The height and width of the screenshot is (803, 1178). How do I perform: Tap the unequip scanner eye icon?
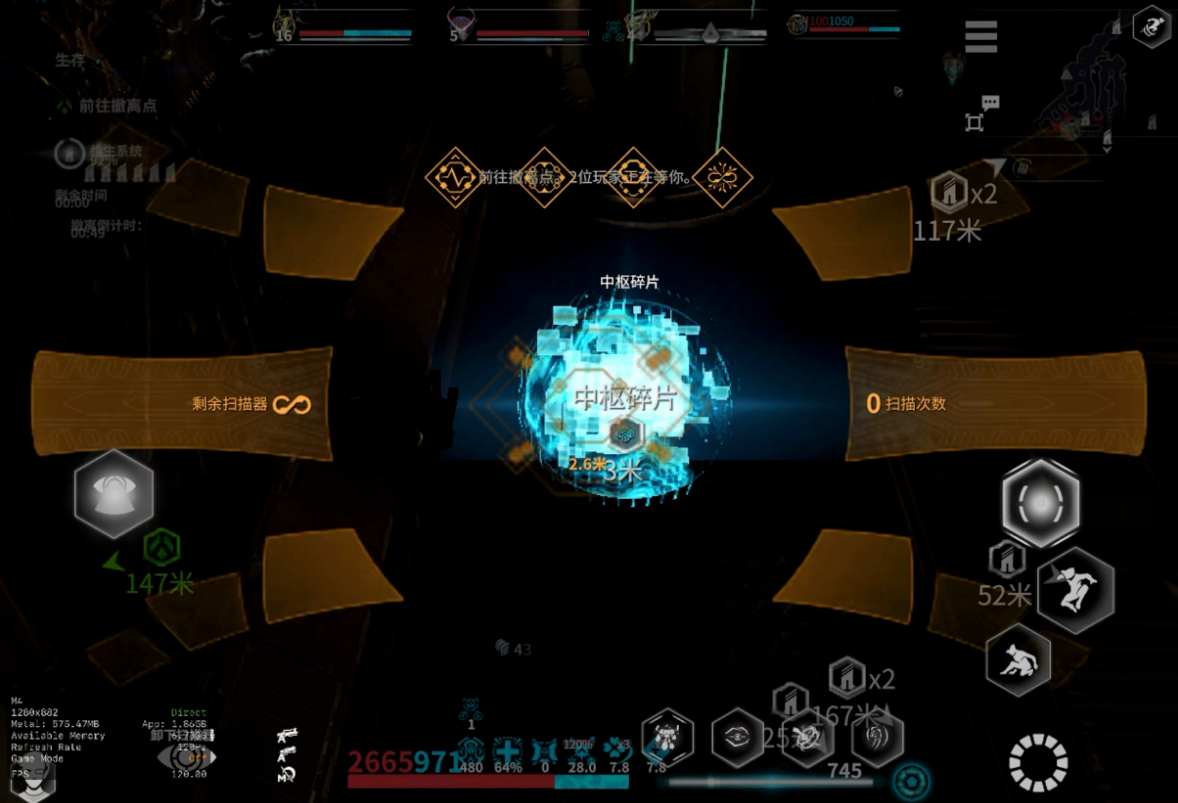(185, 755)
